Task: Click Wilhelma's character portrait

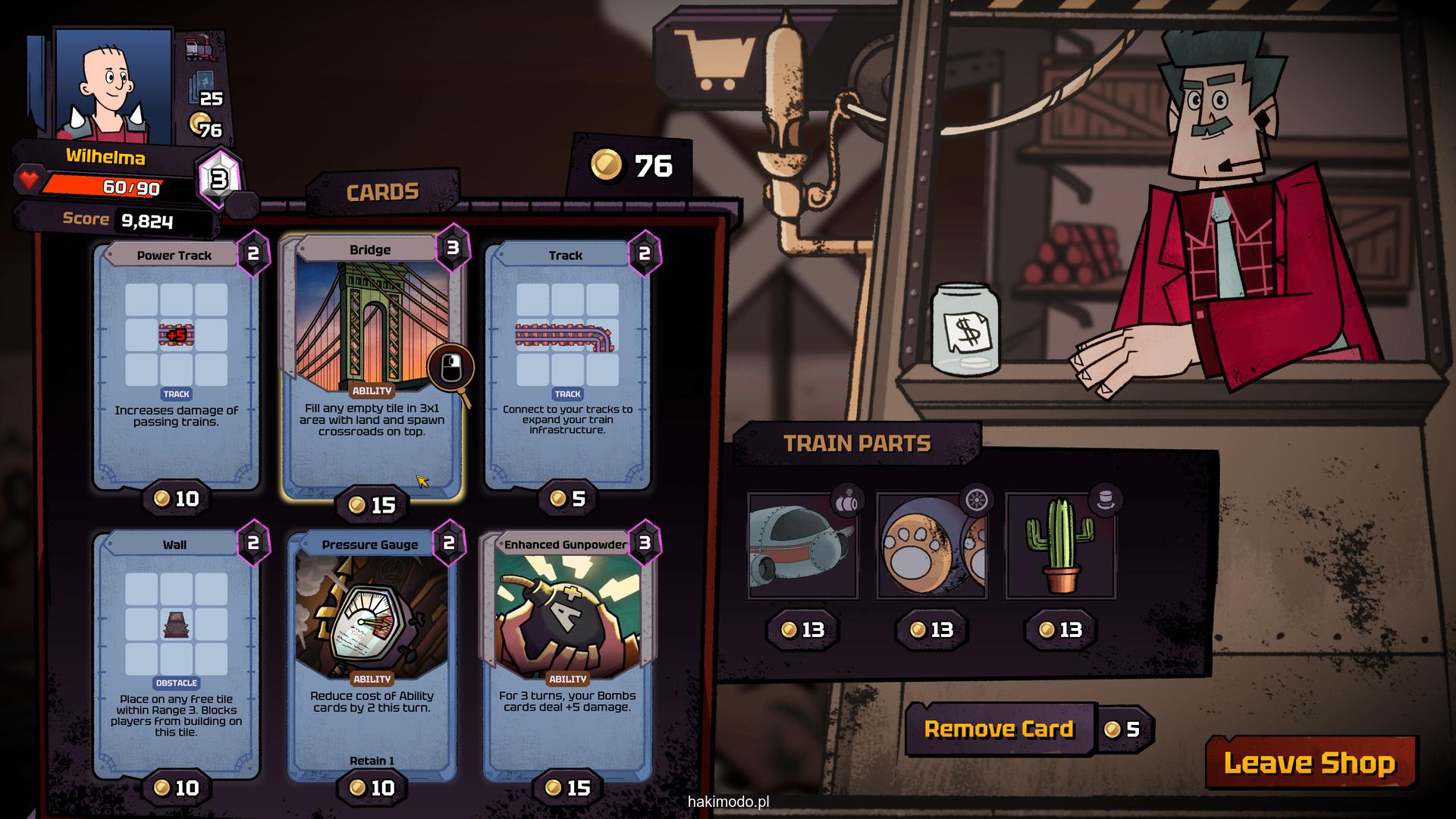Action: click(x=114, y=87)
